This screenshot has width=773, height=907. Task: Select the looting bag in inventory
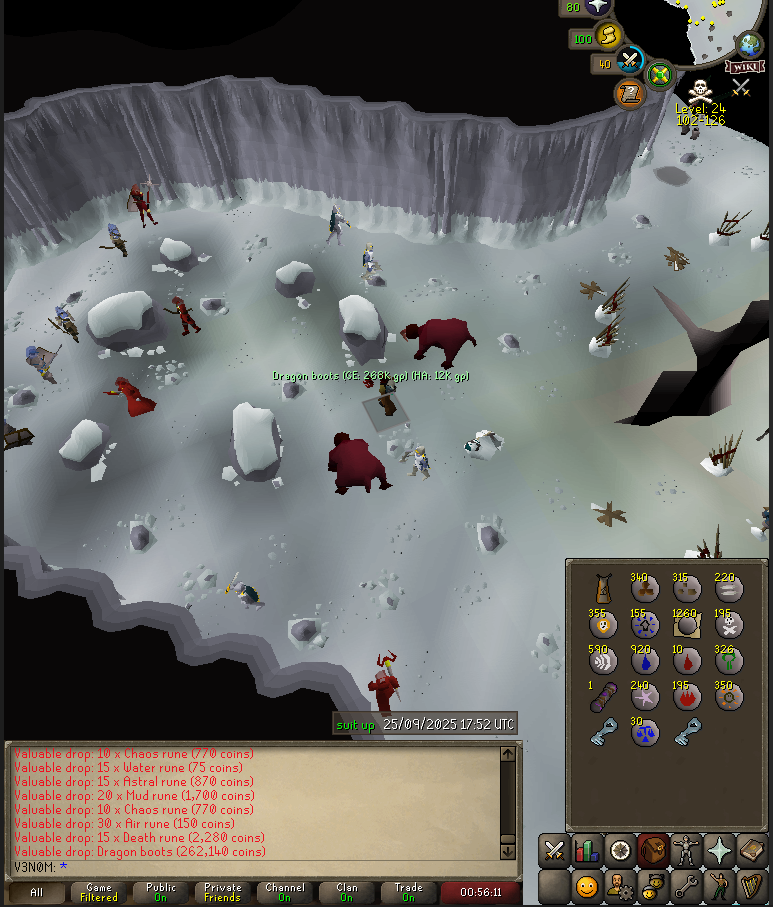click(603, 589)
